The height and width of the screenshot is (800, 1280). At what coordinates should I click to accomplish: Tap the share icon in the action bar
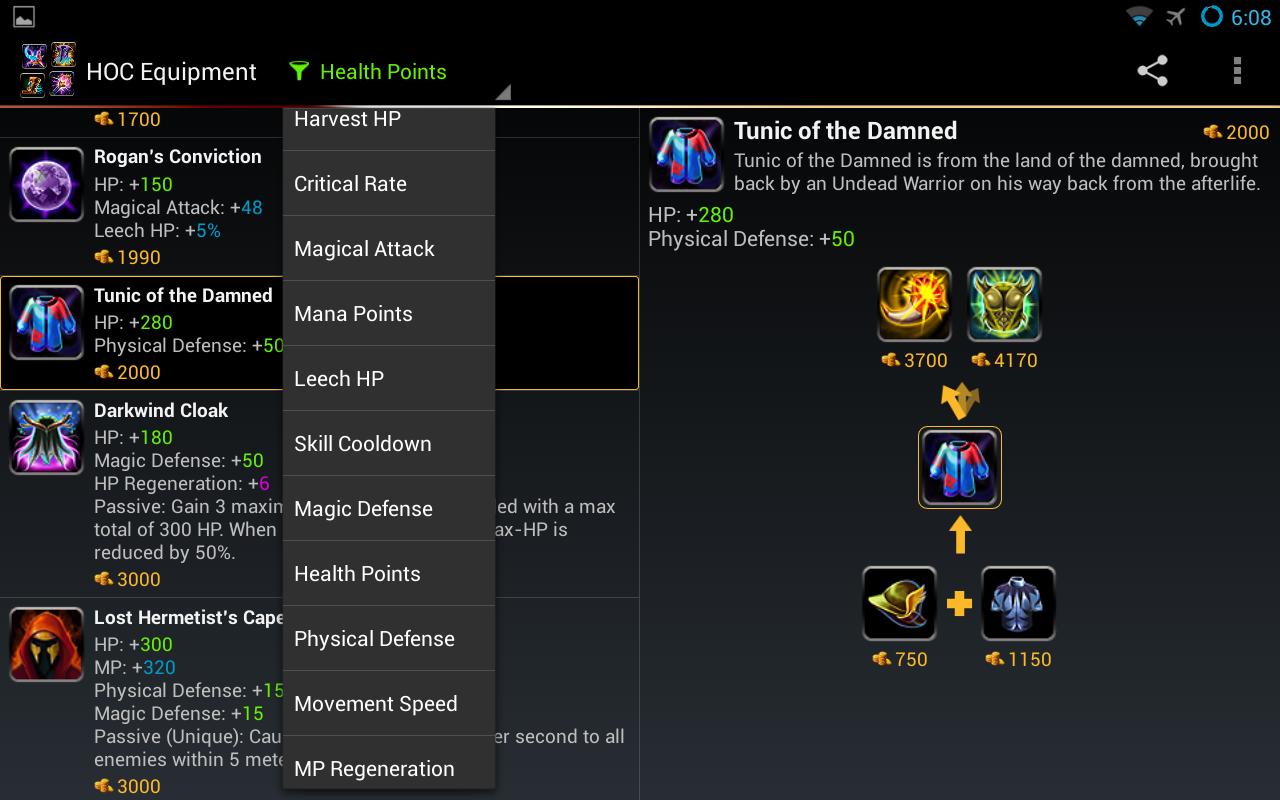1152,71
